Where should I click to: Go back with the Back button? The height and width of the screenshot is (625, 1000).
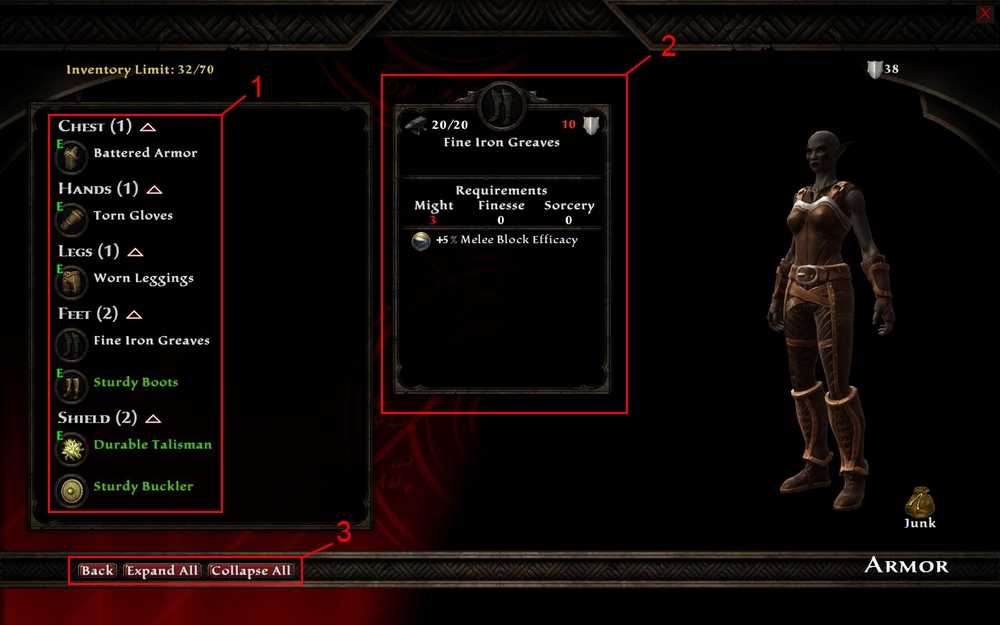[97, 570]
